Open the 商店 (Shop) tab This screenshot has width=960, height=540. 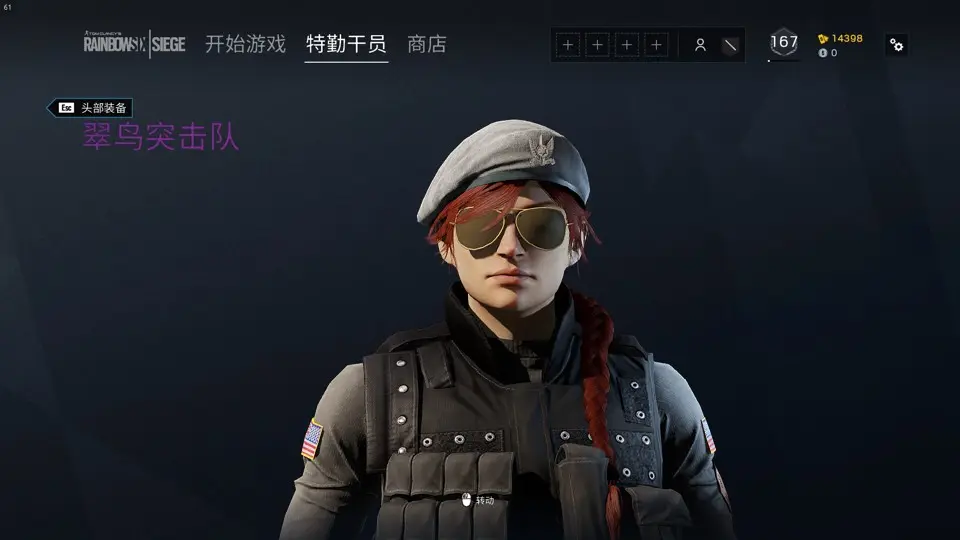[427, 44]
